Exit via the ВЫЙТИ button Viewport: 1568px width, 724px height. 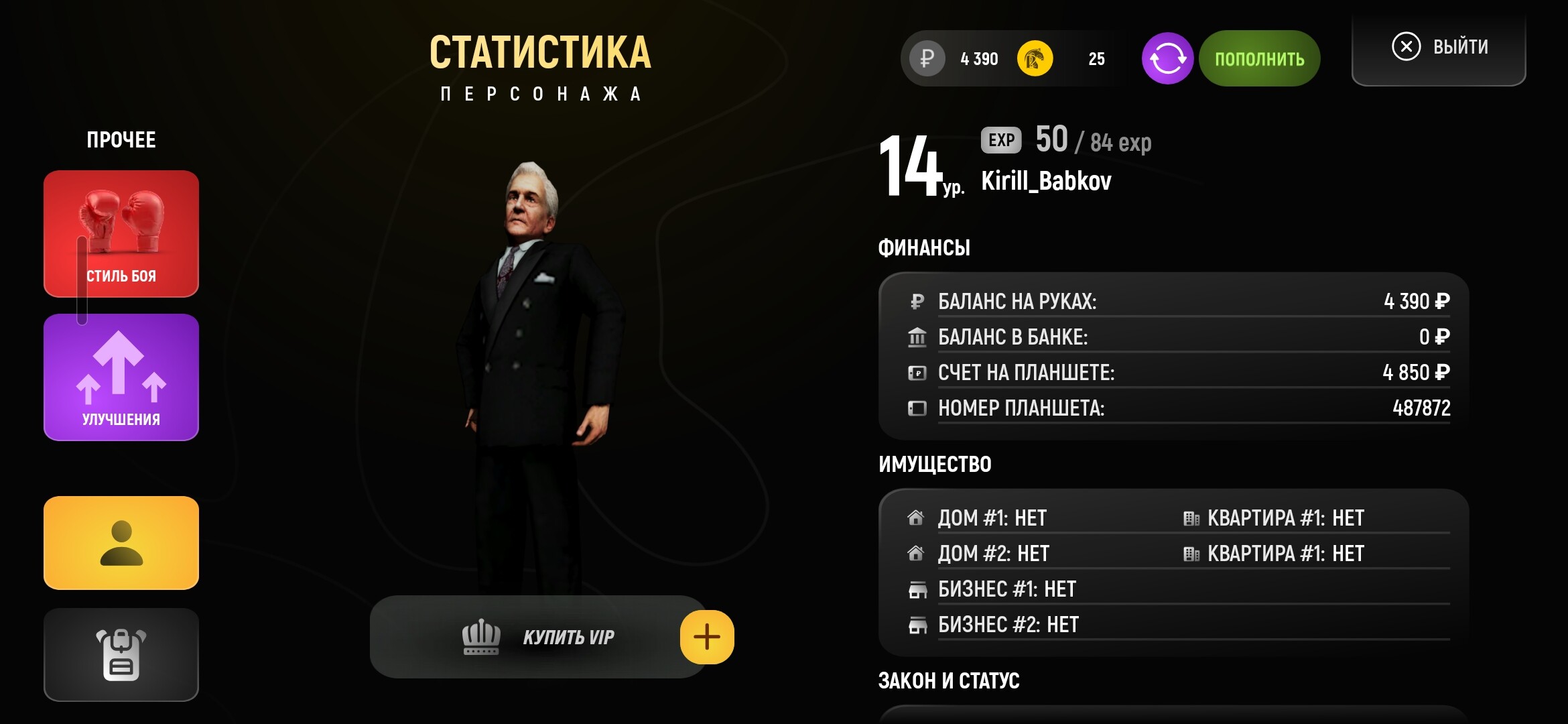pyautogui.click(x=1437, y=46)
